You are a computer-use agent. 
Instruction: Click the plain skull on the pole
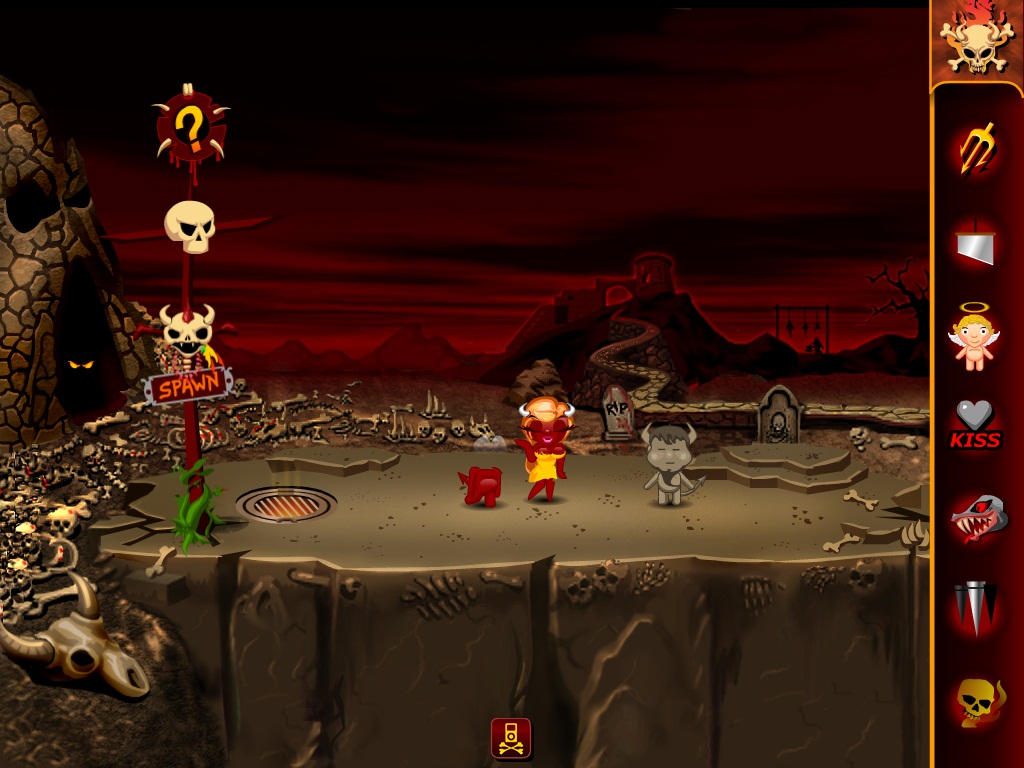pyautogui.click(x=190, y=226)
